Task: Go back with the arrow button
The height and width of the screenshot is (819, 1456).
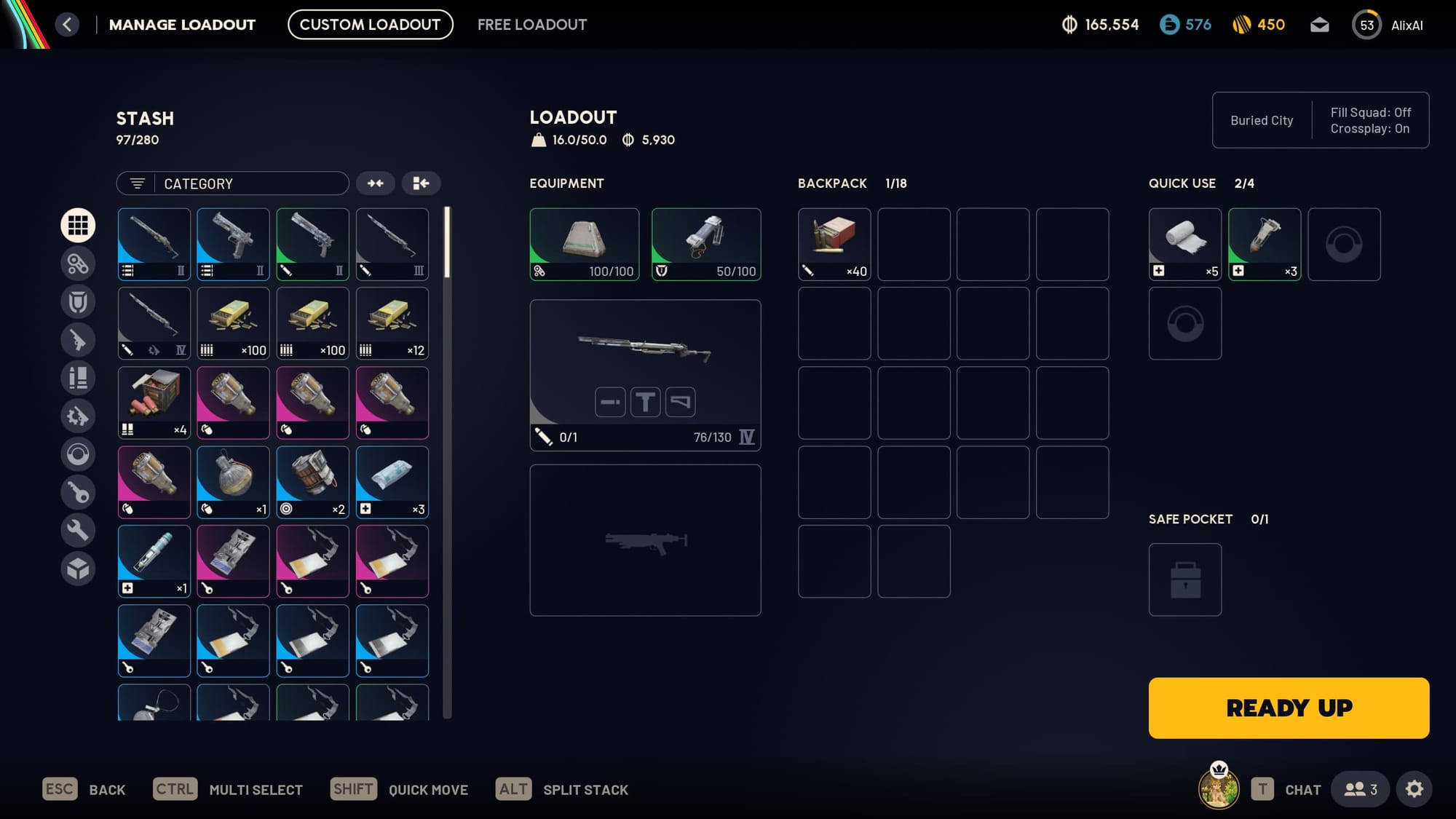Action: point(67,25)
